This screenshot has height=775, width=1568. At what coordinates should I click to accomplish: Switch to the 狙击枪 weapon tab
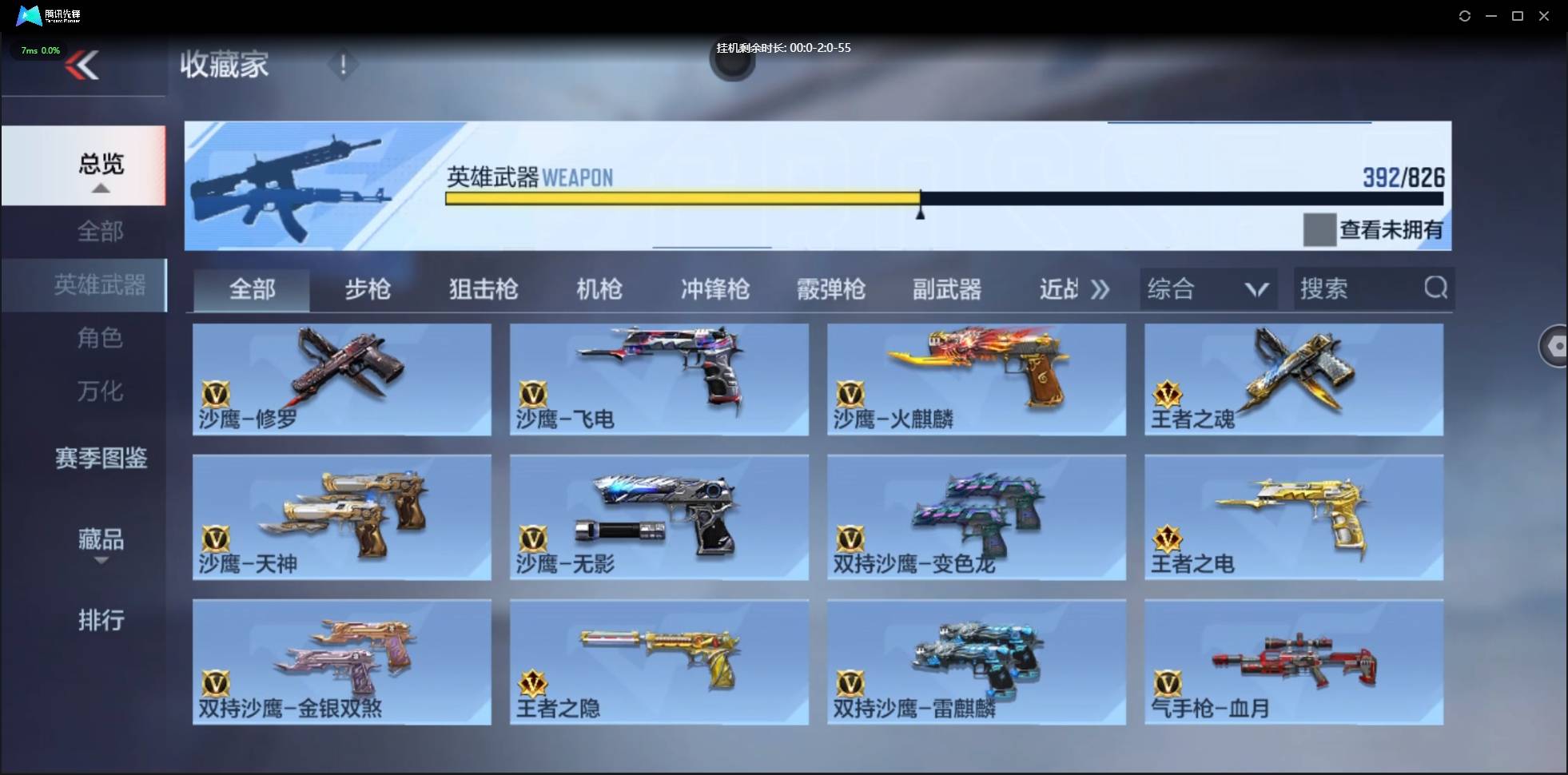[483, 289]
